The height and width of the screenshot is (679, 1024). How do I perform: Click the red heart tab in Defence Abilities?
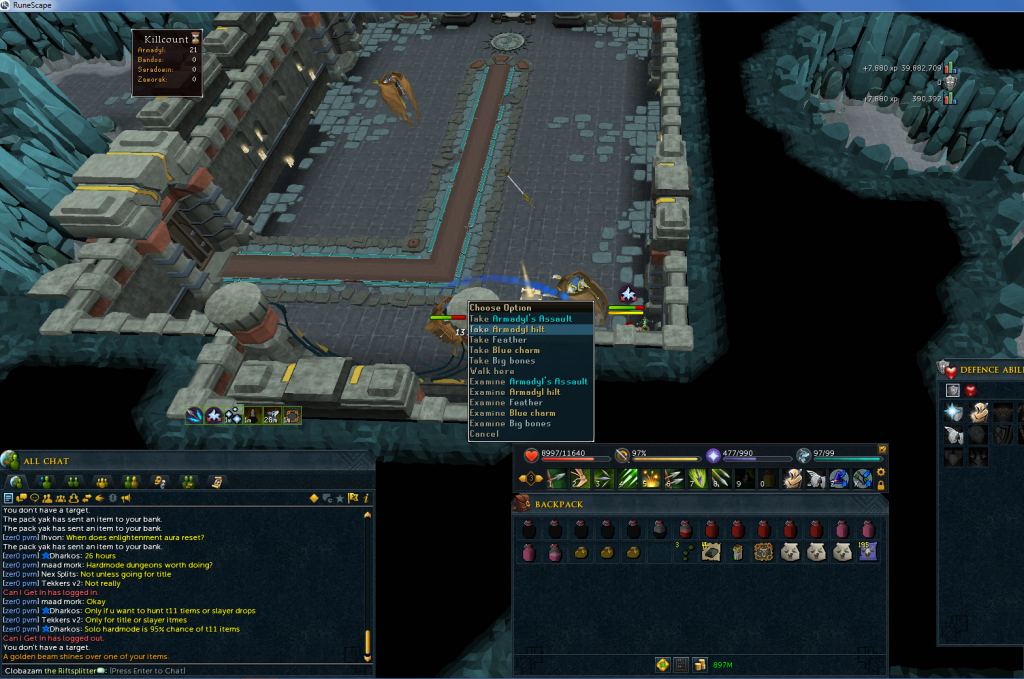(970, 390)
